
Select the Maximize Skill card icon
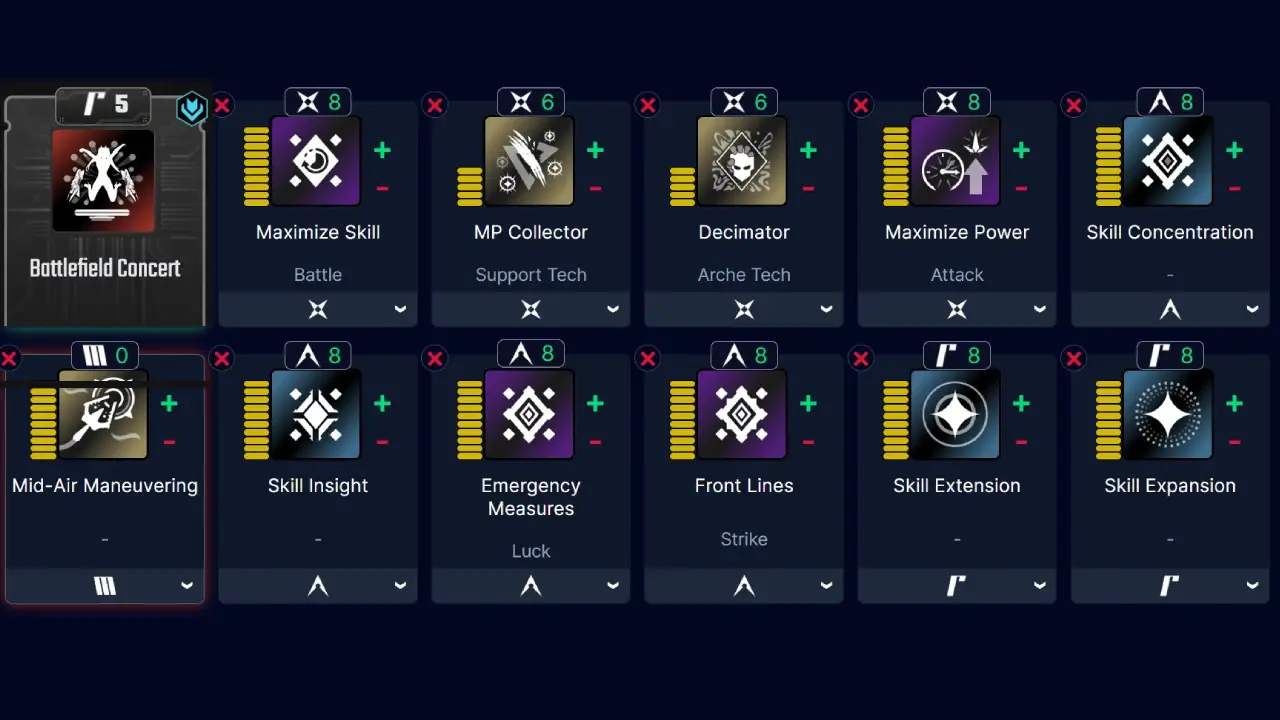click(317, 161)
